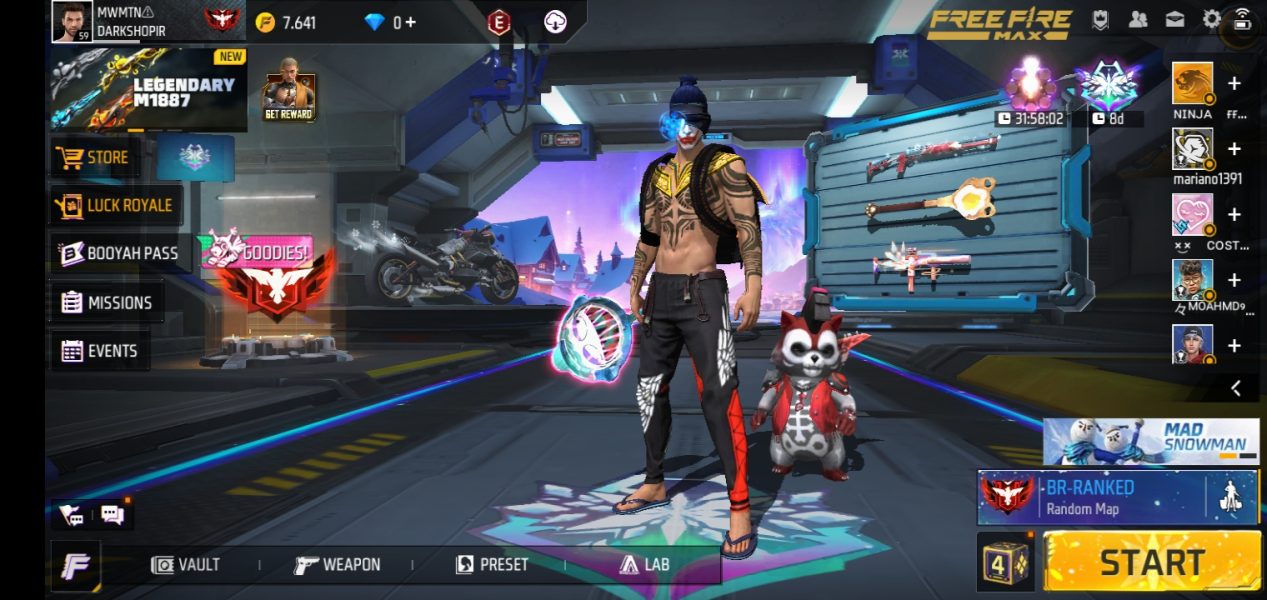Invite friend NINJA with the plus button
The image size is (1267, 600).
[1234, 84]
